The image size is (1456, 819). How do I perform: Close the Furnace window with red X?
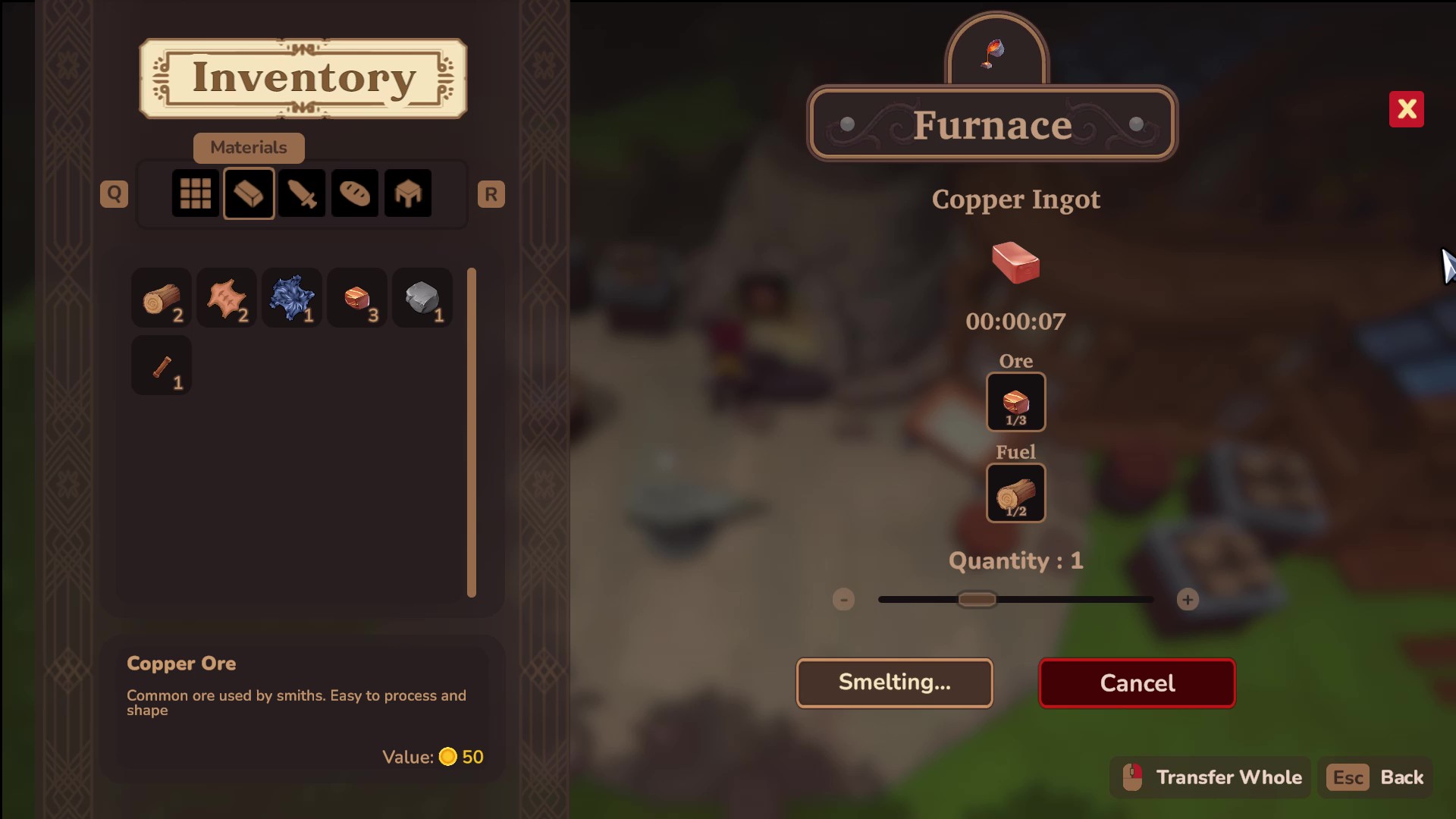1406,109
